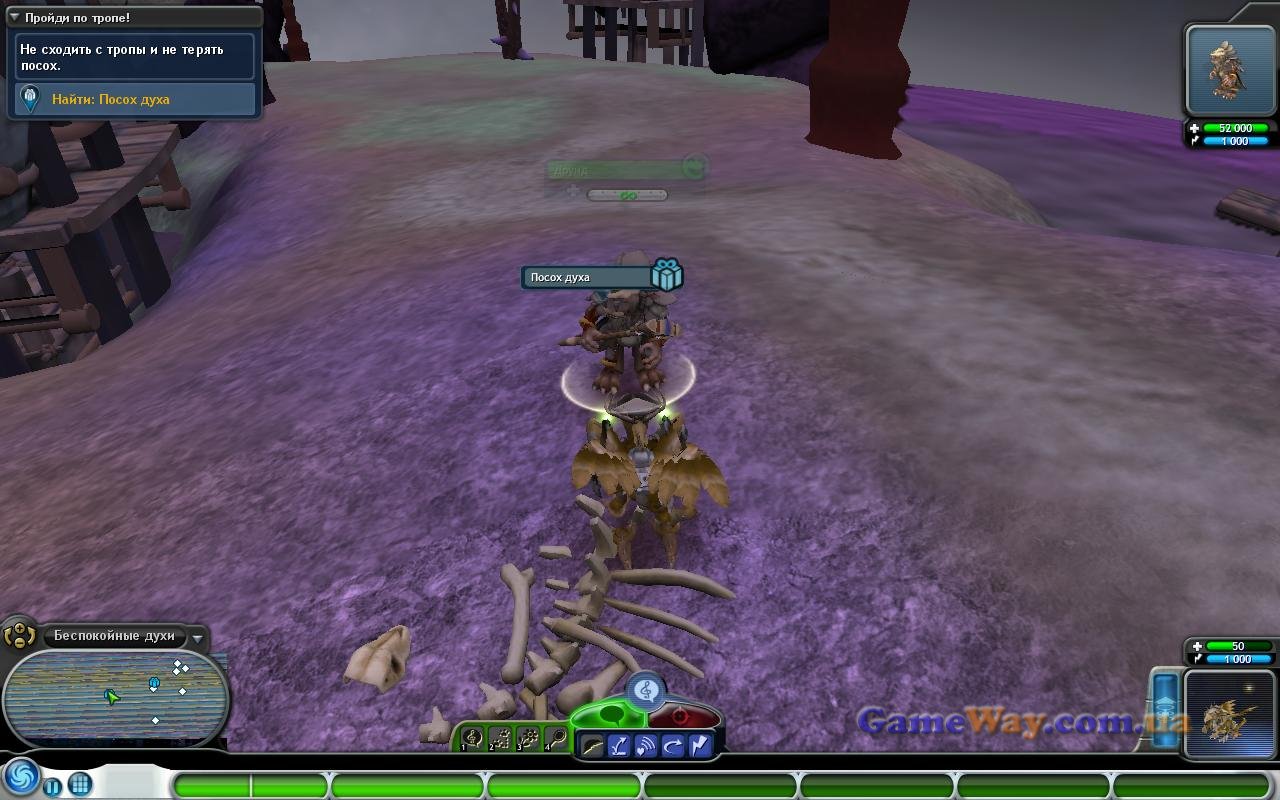The height and width of the screenshot is (800, 1280).
Task: Use the dance ability in slot 2
Action: 501,739
